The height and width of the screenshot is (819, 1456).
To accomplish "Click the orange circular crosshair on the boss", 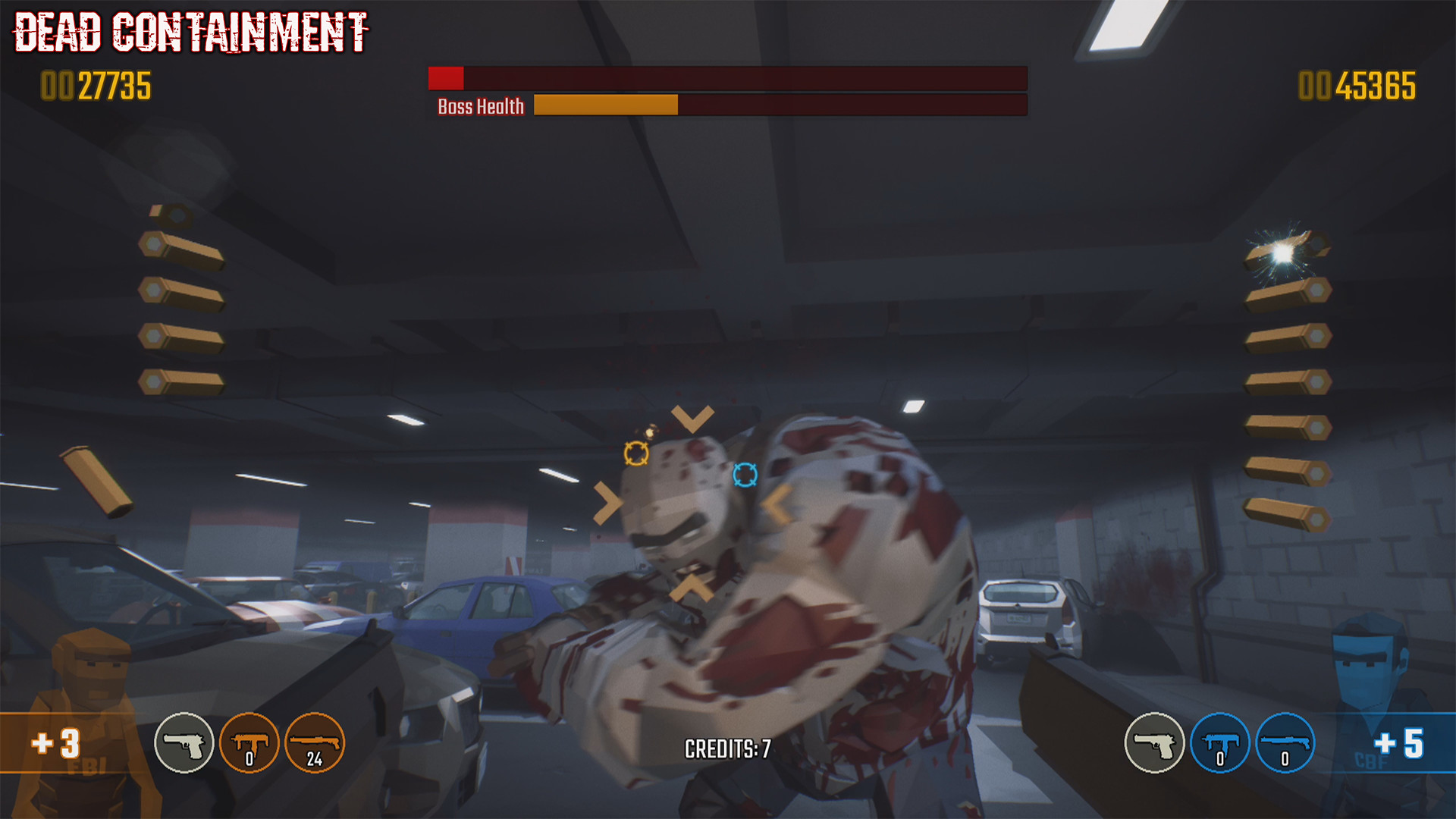I will point(635,453).
